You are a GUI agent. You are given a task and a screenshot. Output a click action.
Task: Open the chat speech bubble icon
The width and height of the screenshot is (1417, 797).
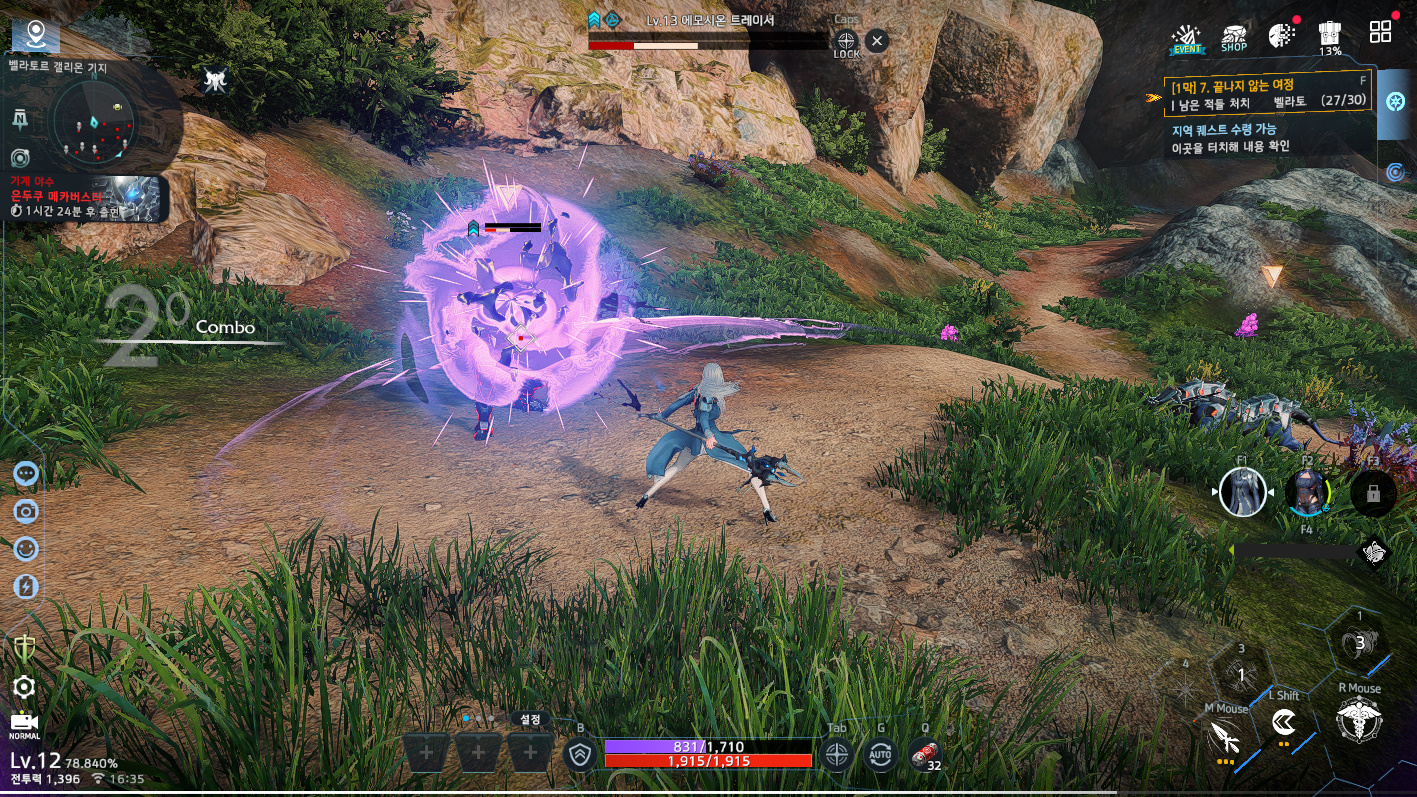click(x=26, y=473)
